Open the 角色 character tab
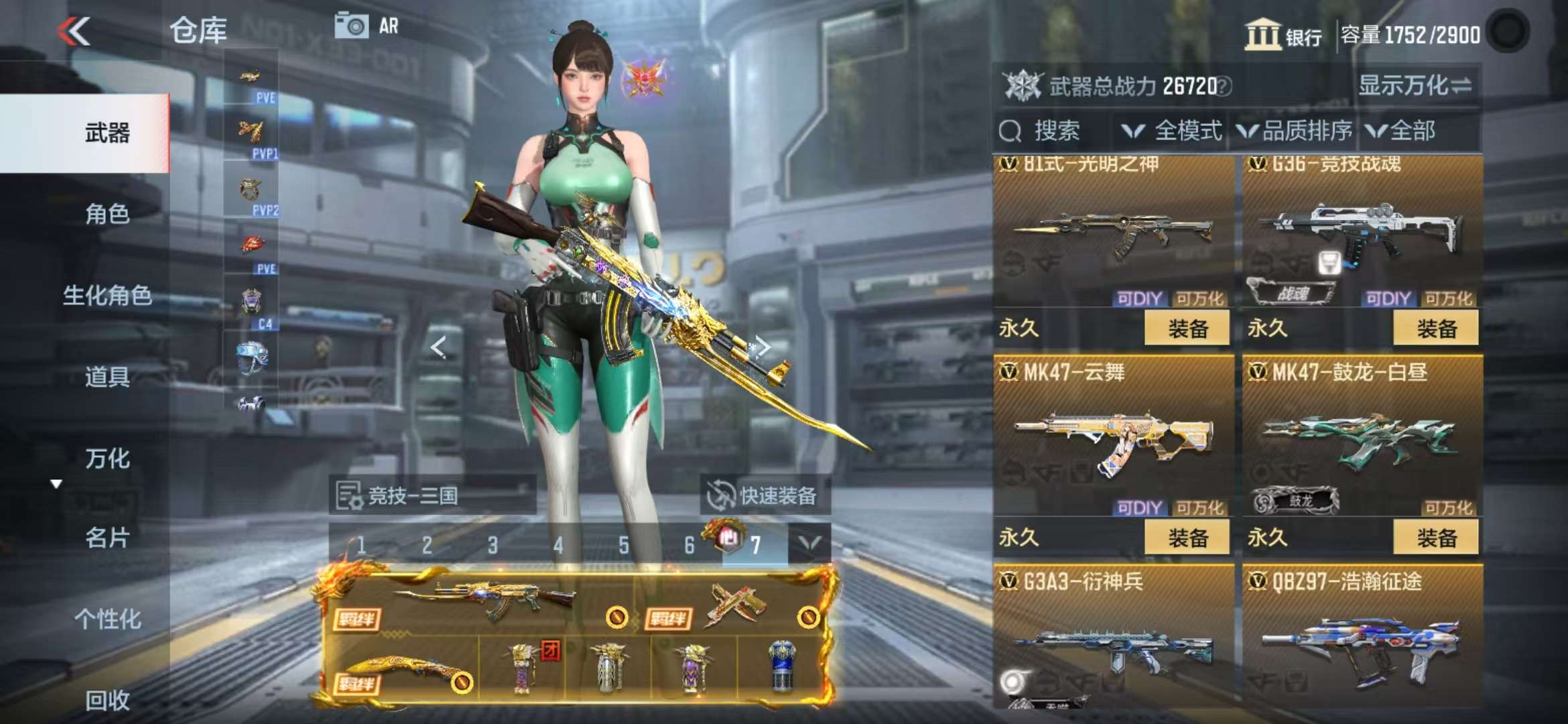The height and width of the screenshot is (724, 1568). (107, 215)
